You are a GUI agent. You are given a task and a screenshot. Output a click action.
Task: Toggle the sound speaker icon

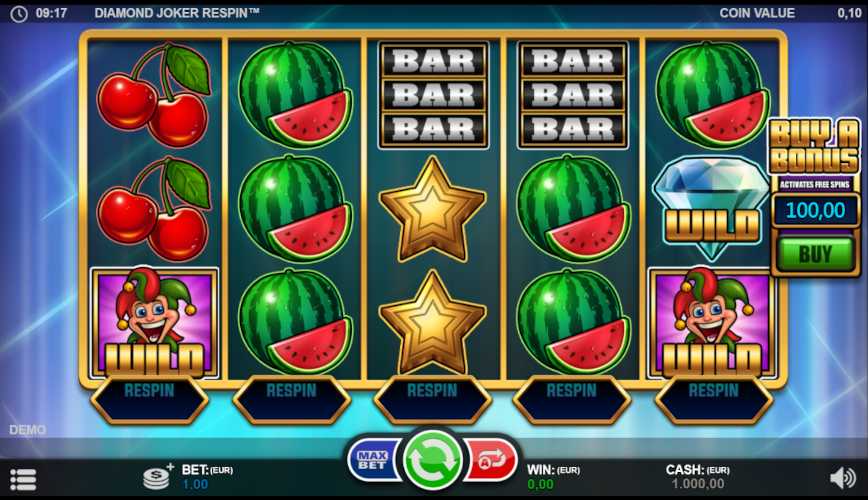pos(842,478)
